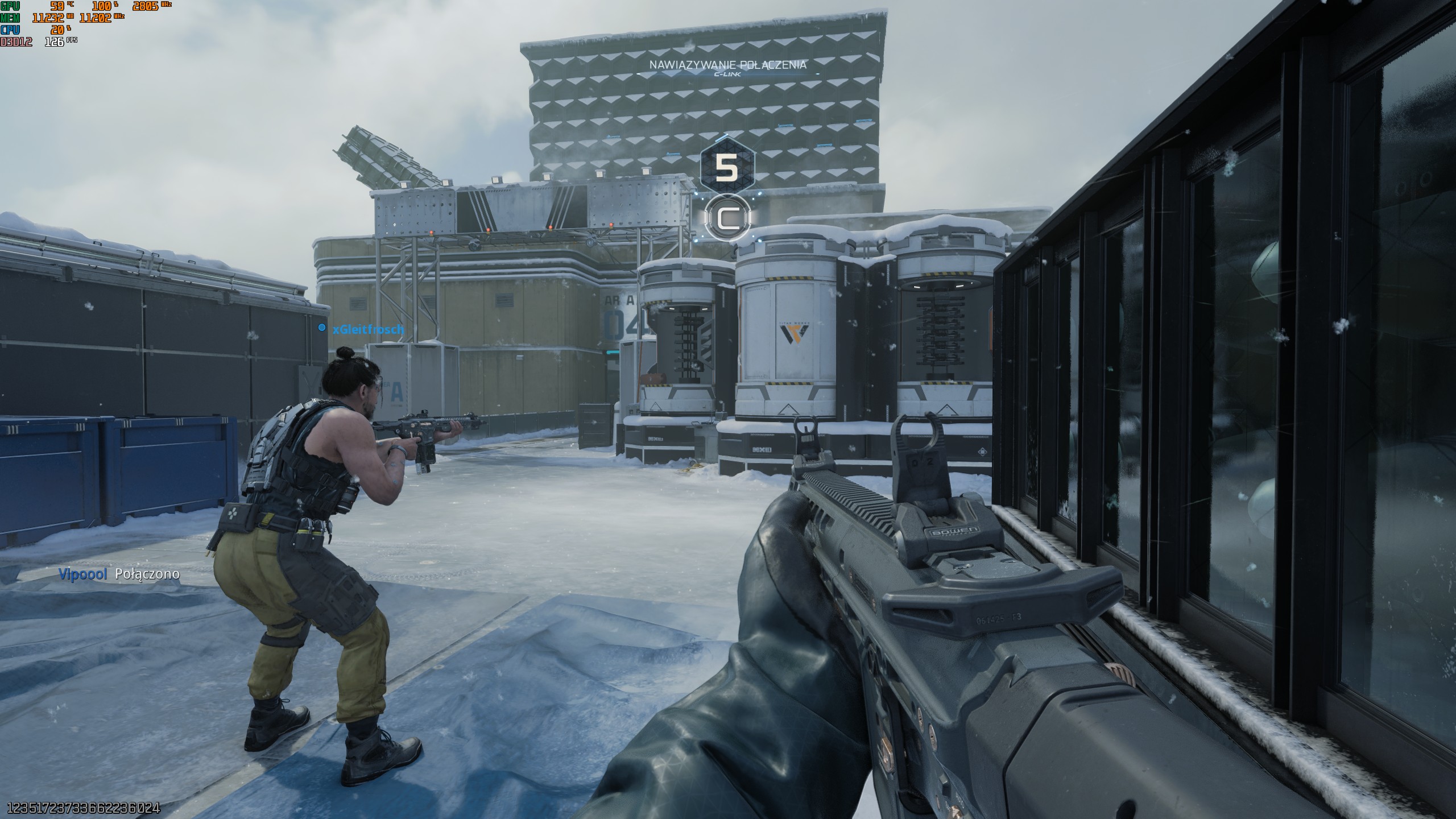This screenshot has width=1456, height=819.
Task: Click the xGleitfrosch teammate name tag
Action: 367,329
